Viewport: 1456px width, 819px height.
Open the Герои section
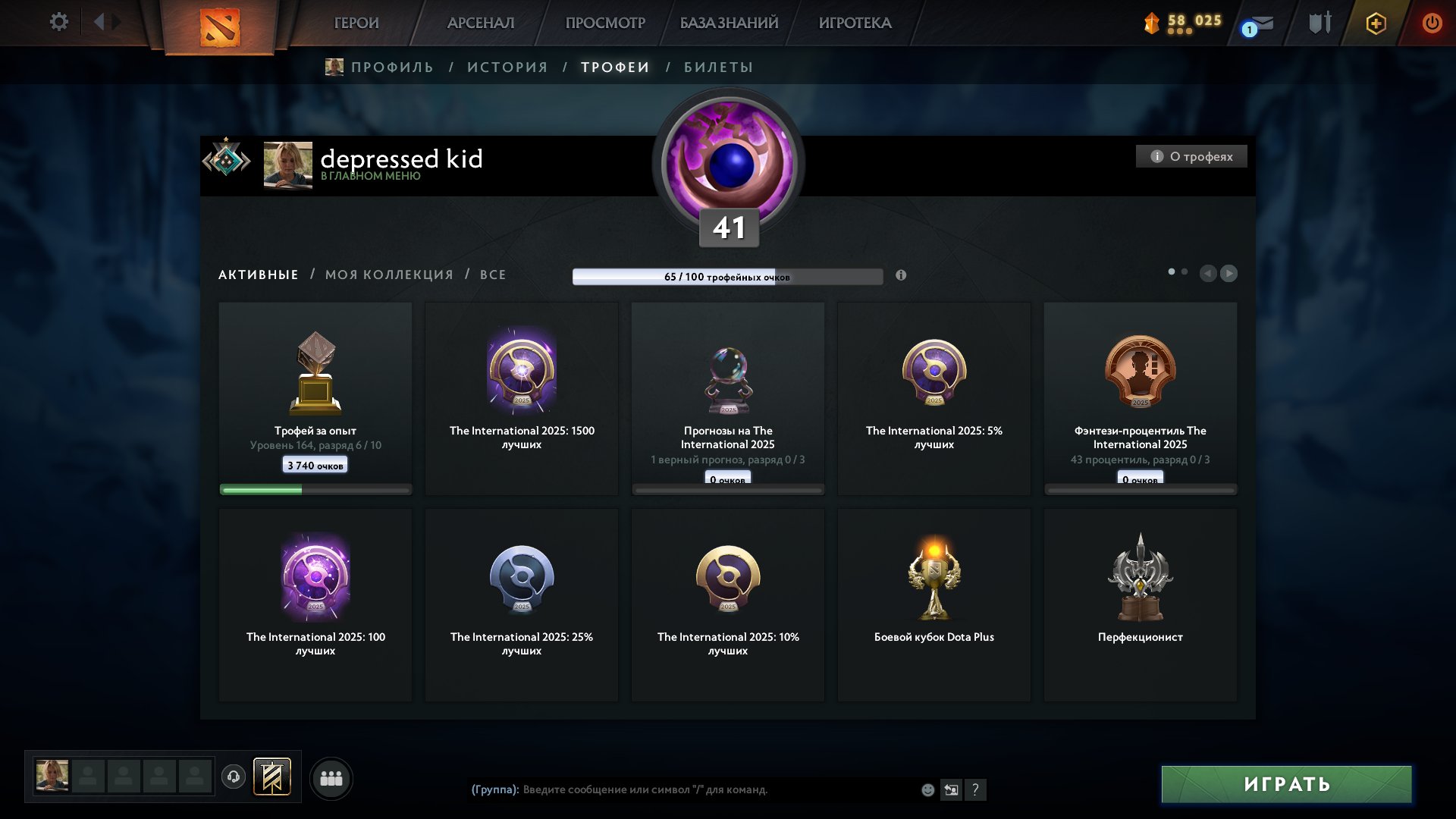click(x=356, y=23)
